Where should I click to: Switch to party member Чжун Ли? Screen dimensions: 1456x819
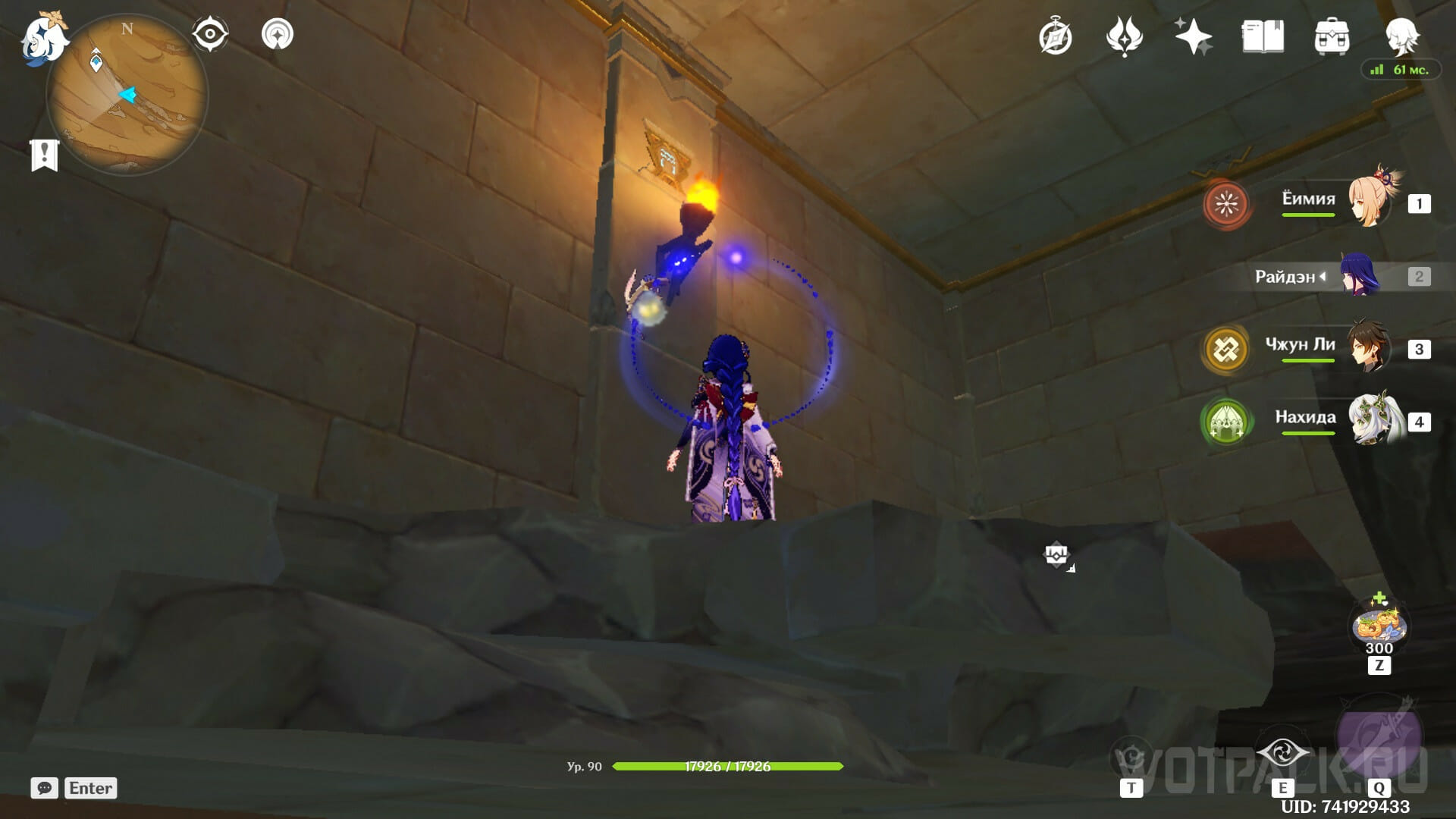point(1369,348)
